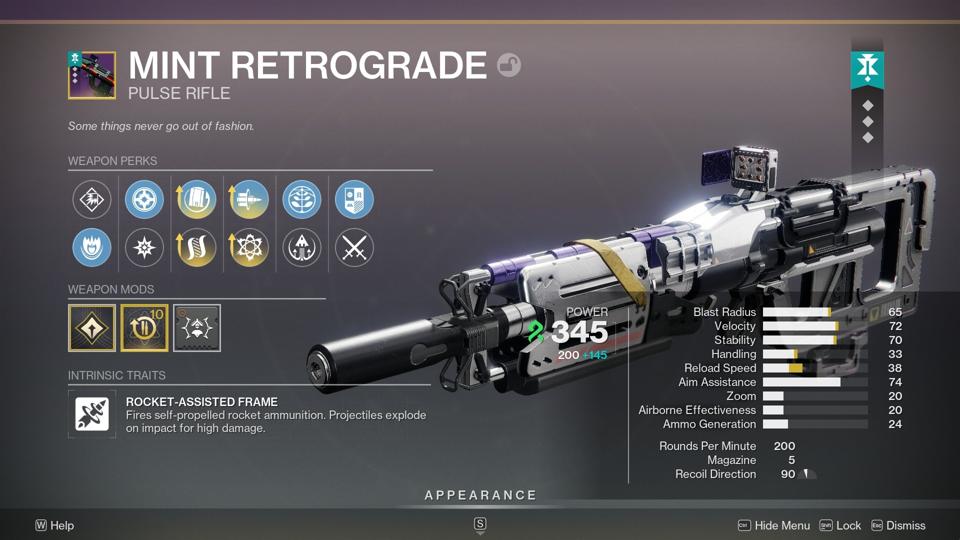The height and width of the screenshot is (540, 960).
Task: Open the reload mod slot marked 10
Action: [144, 328]
